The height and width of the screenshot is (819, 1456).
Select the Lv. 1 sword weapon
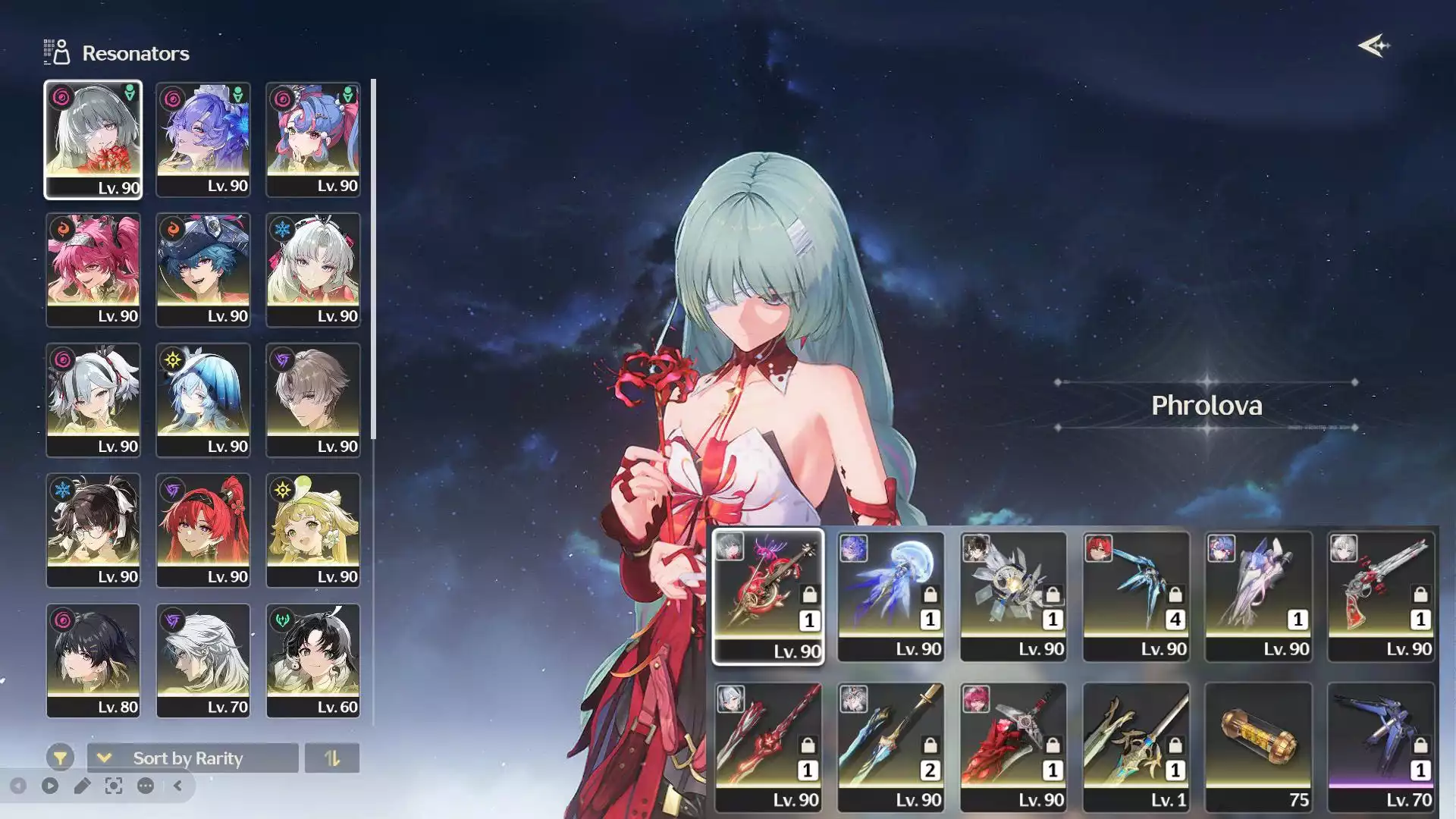pos(1135,747)
